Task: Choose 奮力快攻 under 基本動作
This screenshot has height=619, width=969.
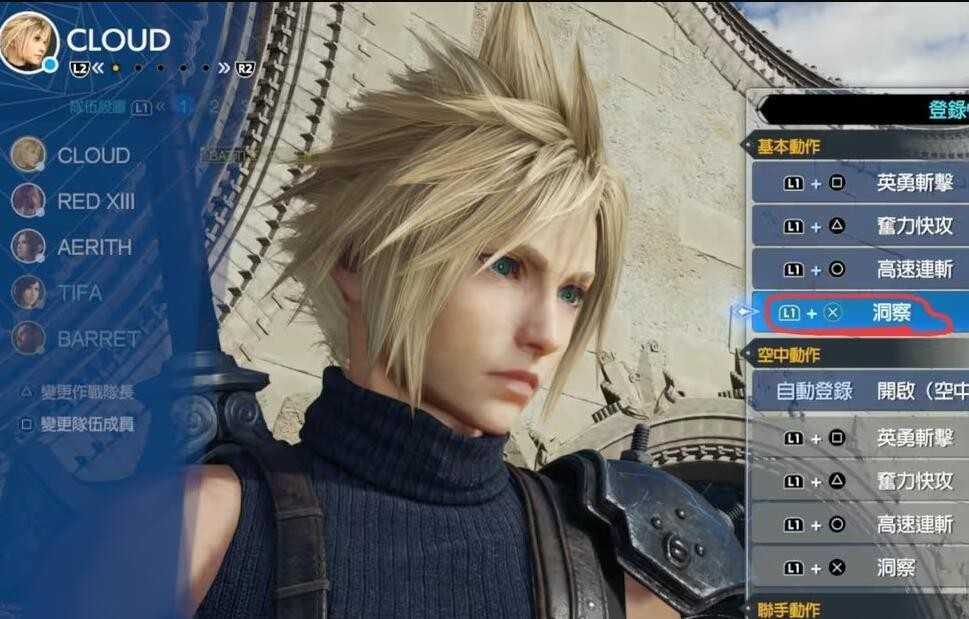Action: click(x=860, y=227)
